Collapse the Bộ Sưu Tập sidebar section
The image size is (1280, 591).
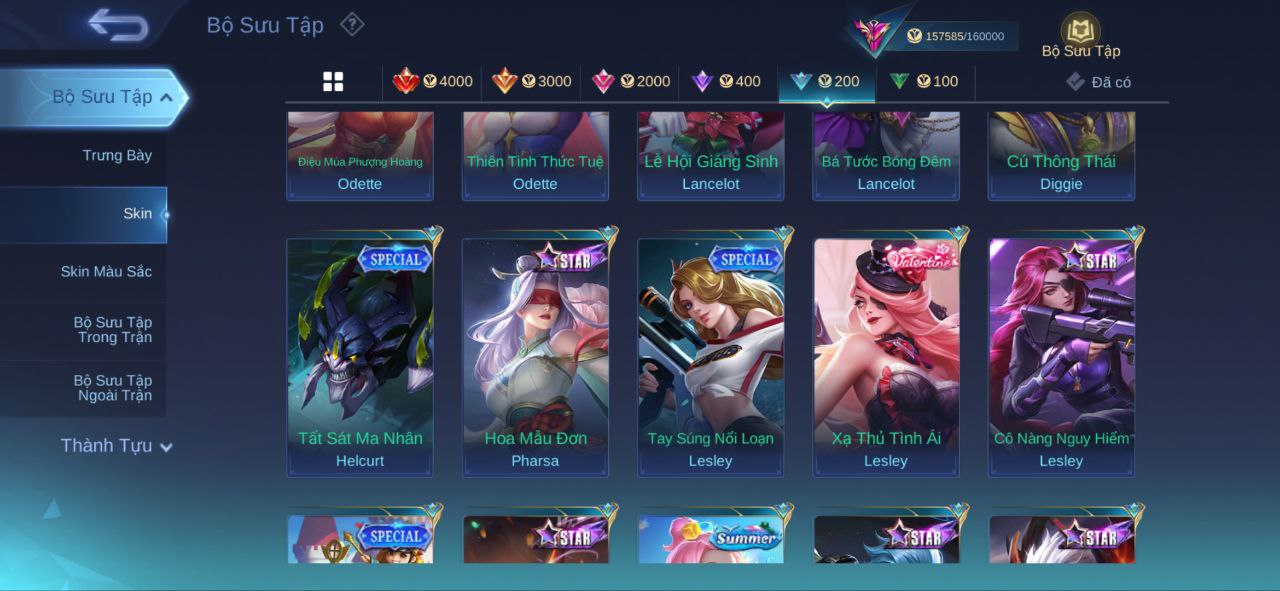tap(166, 97)
